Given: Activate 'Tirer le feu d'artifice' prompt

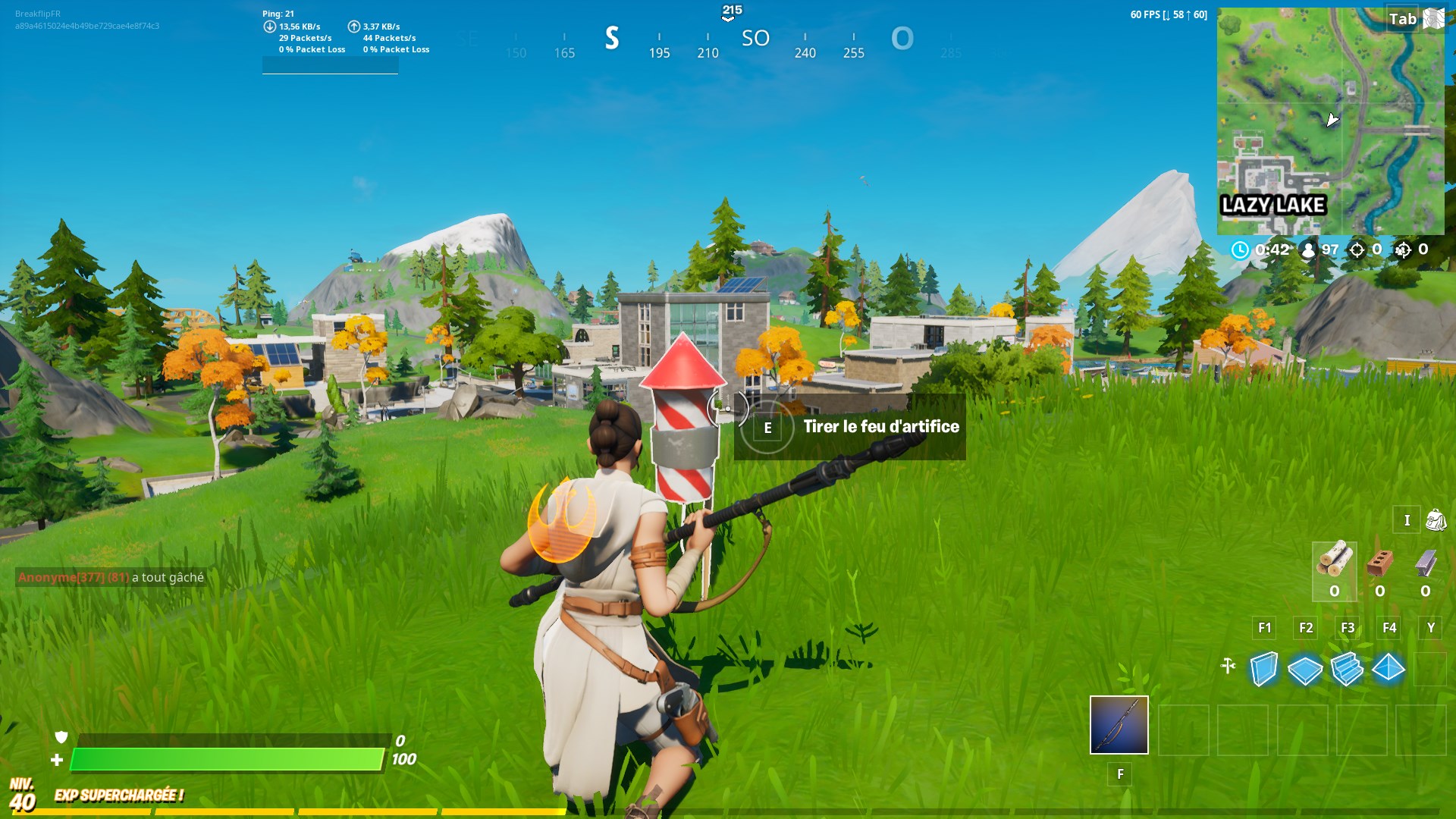Looking at the screenshot, I should click(x=882, y=426).
